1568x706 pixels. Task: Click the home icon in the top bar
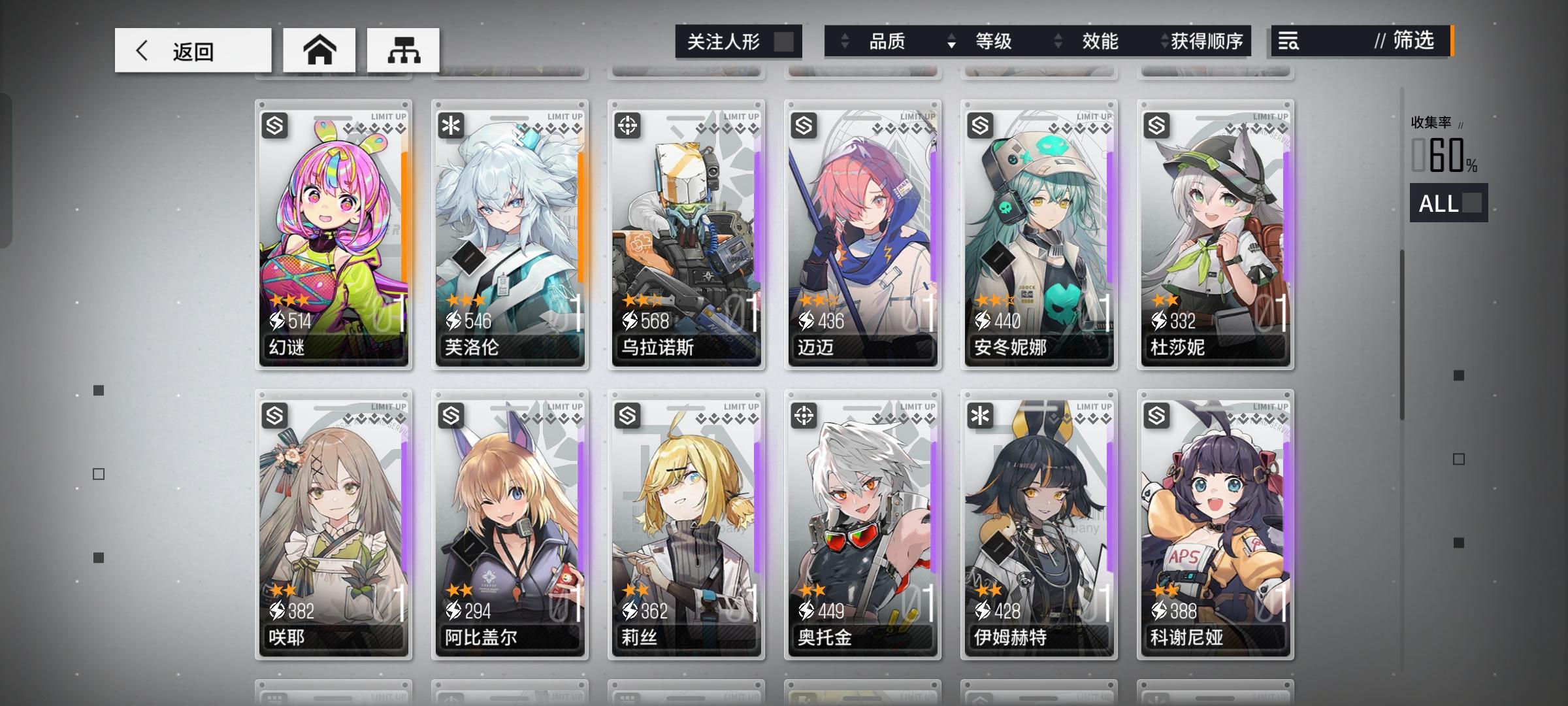pyautogui.click(x=319, y=50)
